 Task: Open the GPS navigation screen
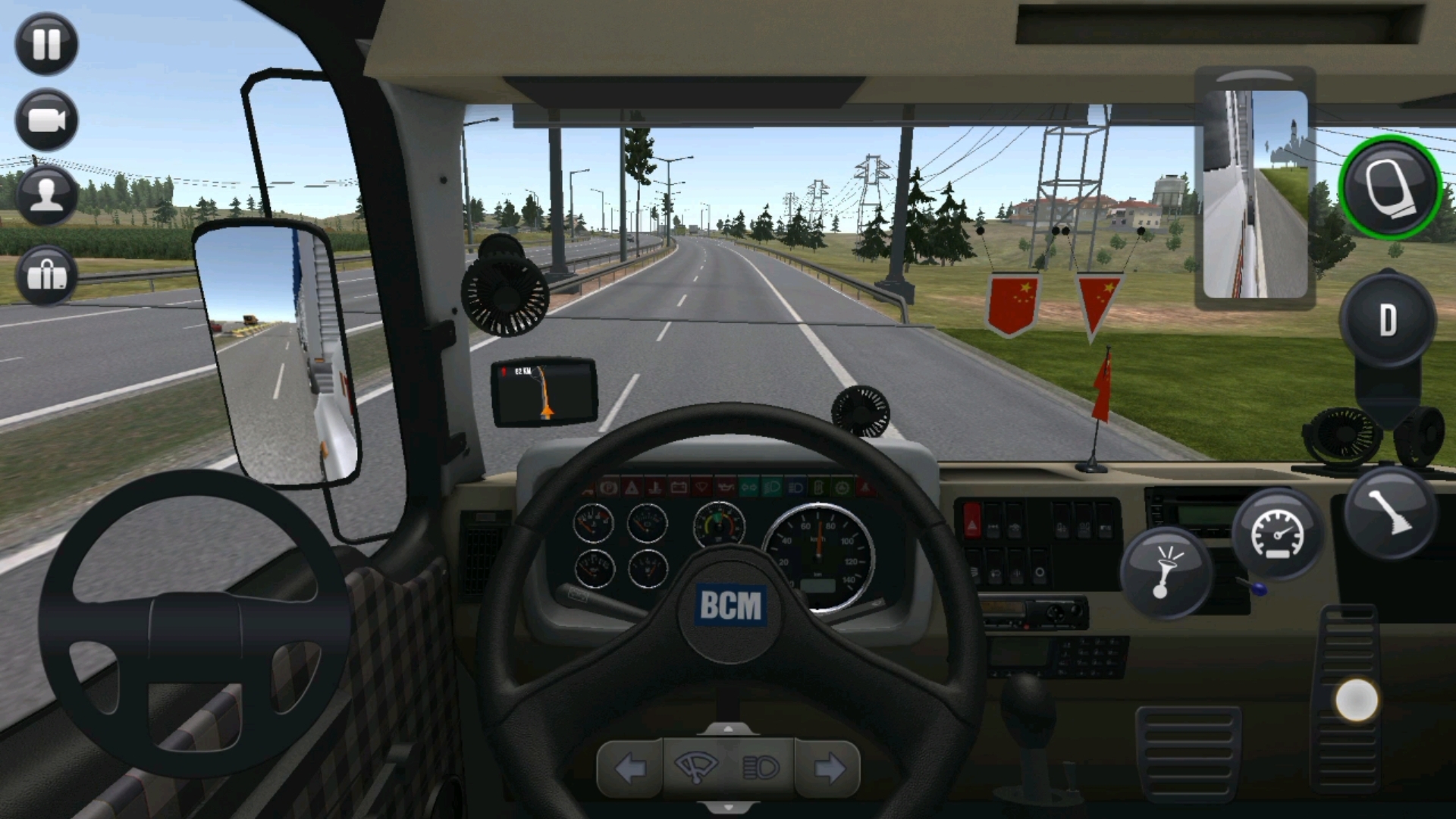click(544, 392)
